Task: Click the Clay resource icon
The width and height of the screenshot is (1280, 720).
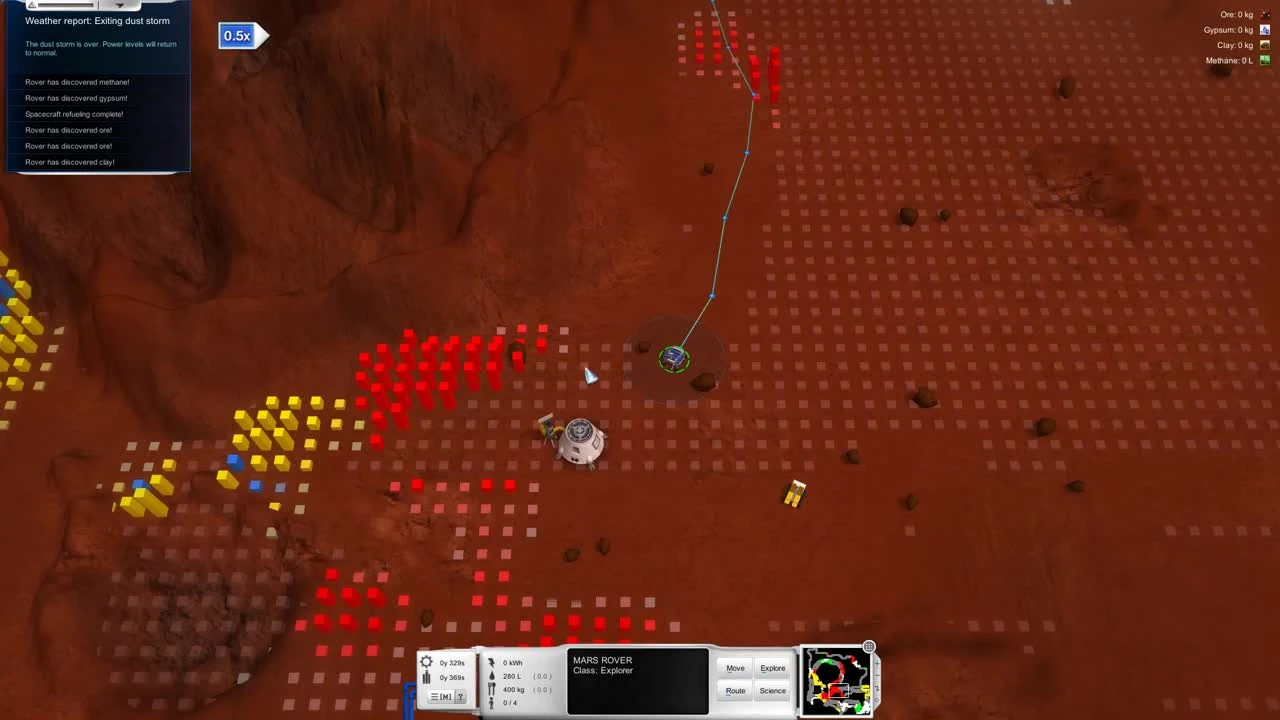Action: (x=1265, y=45)
